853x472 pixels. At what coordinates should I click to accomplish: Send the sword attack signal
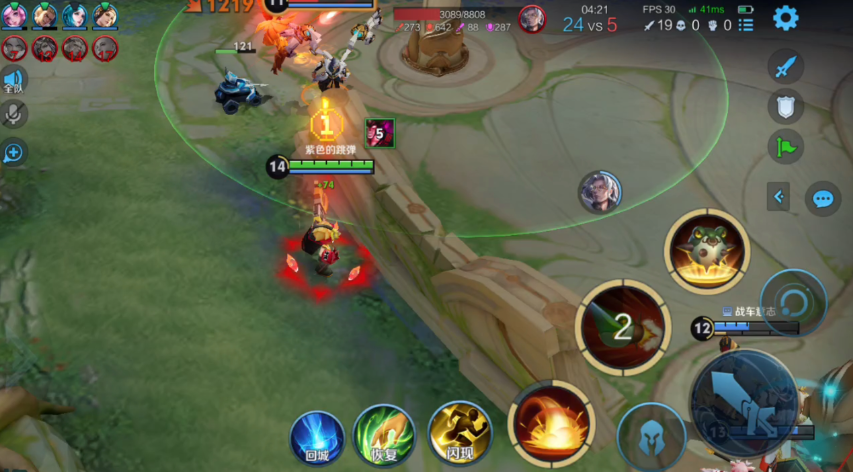(786, 67)
